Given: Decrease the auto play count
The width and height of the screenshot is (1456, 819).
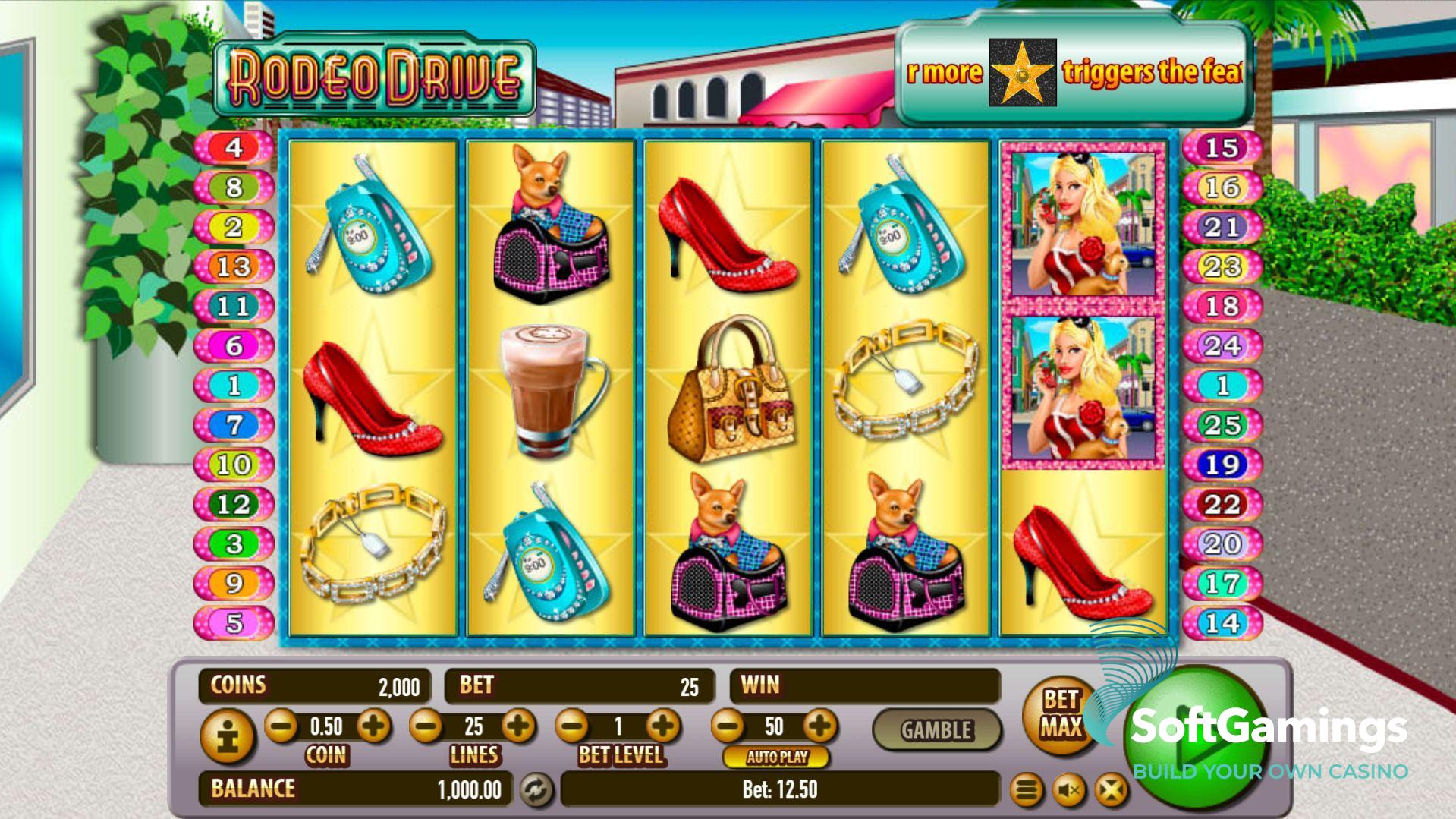Looking at the screenshot, I should pos(728,726).
